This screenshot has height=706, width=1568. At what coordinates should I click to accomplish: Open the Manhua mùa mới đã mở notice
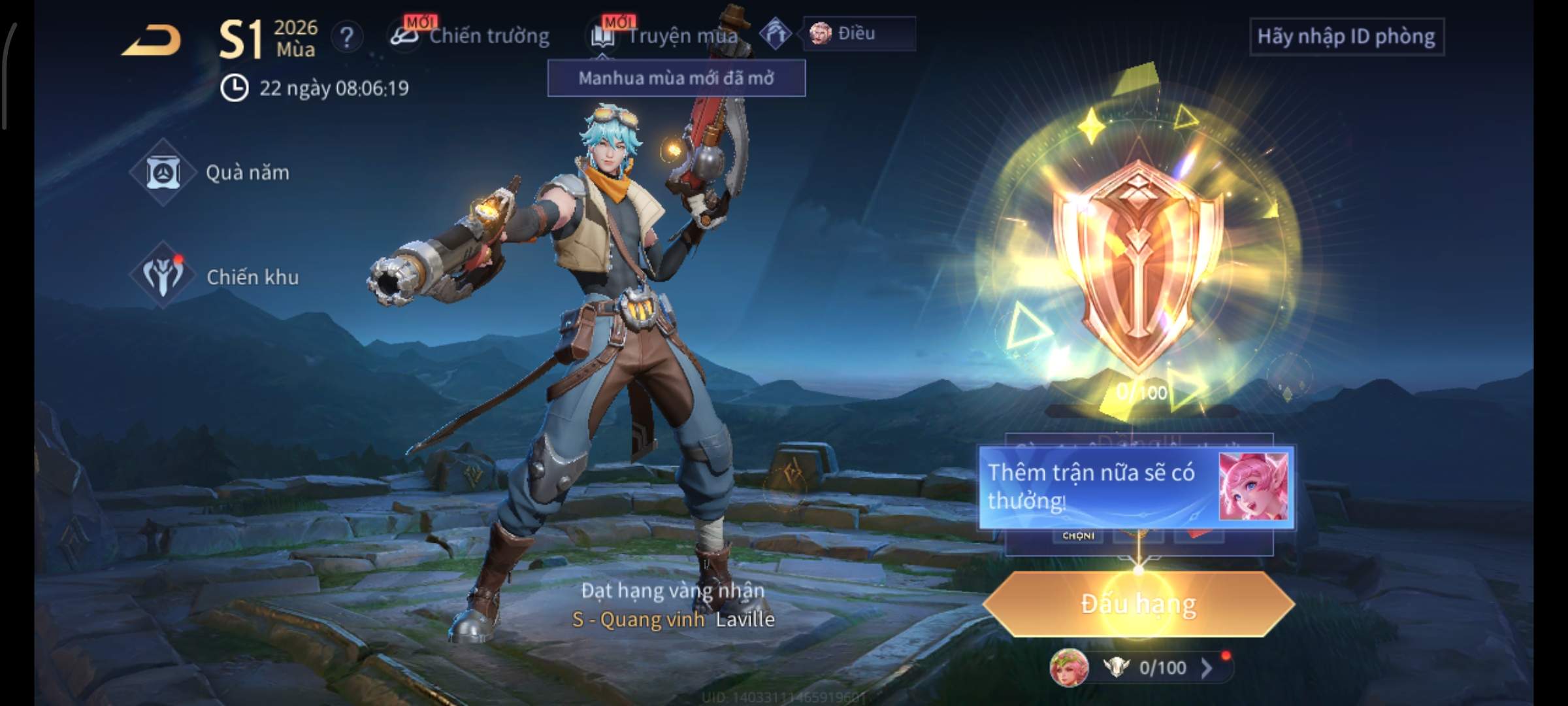click(x=676, y=78)
